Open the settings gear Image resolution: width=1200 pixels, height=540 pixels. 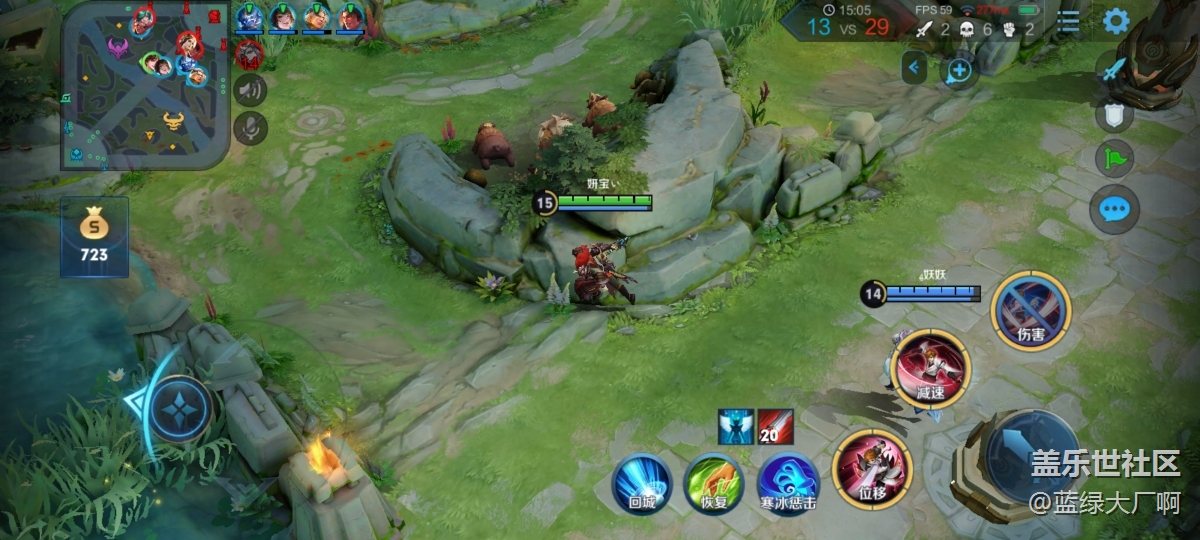pyautogui.click(x=1115, y=21)
